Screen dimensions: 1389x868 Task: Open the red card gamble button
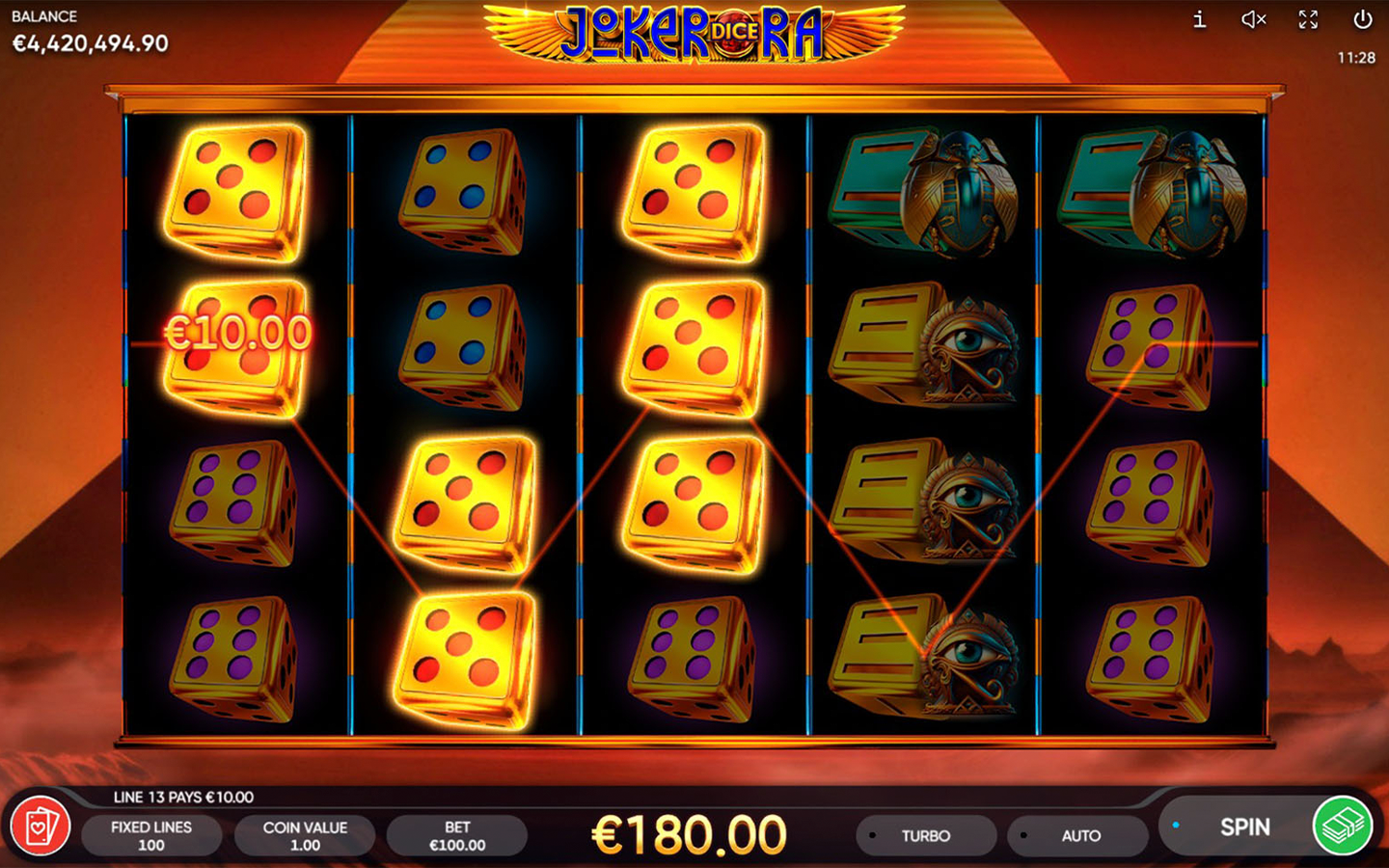pos(41,827)
